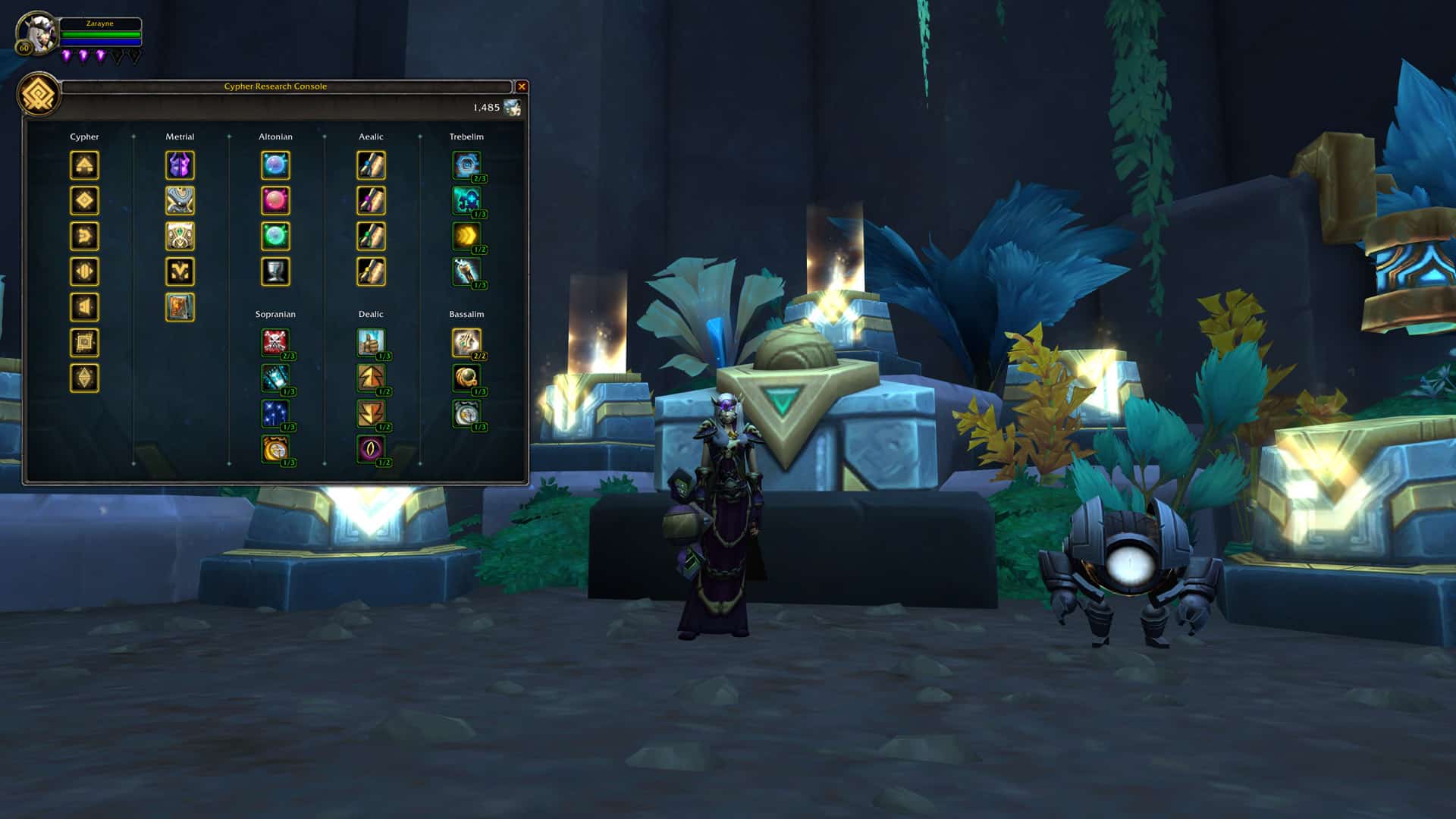Select the orange upward arrow Dealic talent
The width and height of the screenshot is (1456, 819).
(x=371, y=378)
